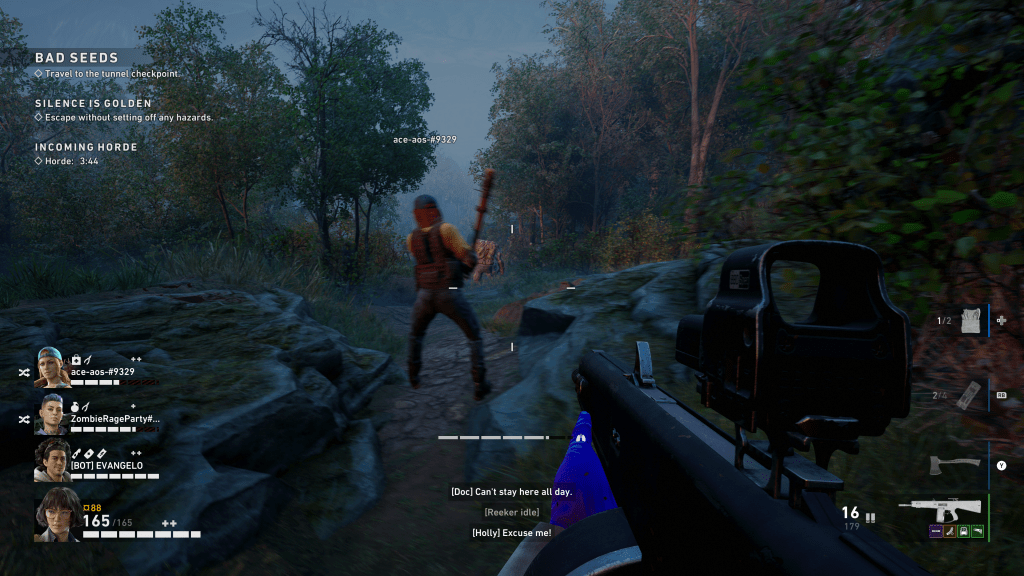This screenshot has width=1024, height=576.
Task: Select the Bad Seeds objective tracker
Action: [77, 58]
